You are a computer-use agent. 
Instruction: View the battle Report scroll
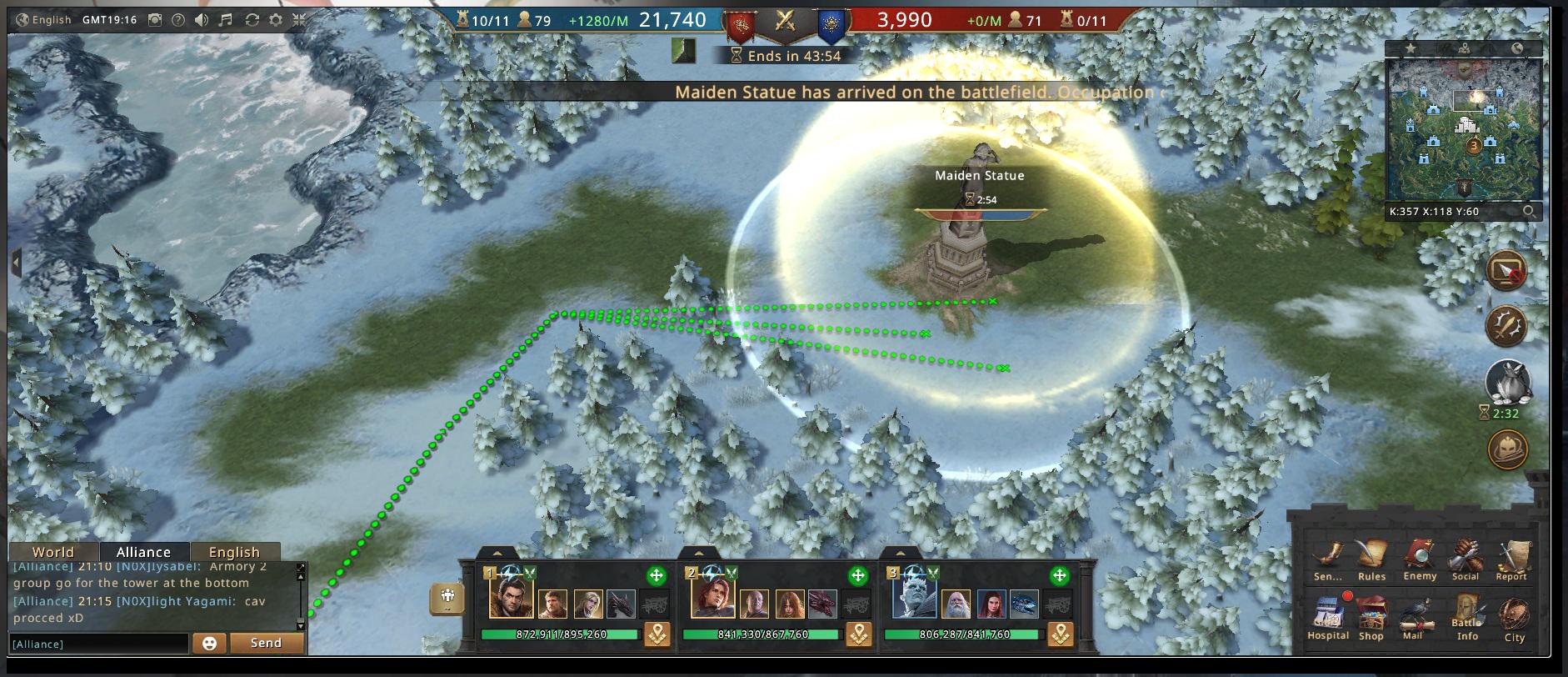tap(1511, 558)
